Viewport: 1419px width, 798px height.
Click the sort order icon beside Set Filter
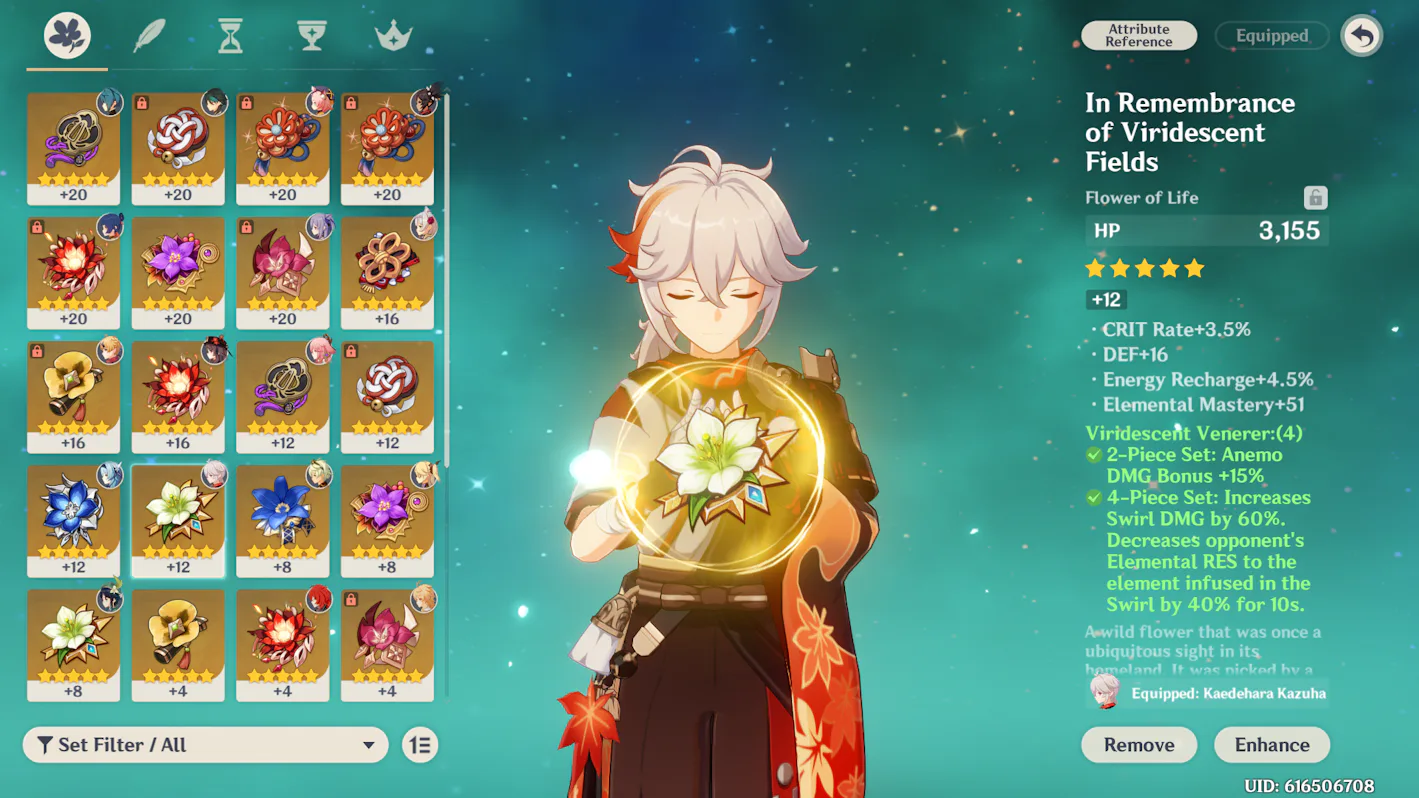point(420,744)
